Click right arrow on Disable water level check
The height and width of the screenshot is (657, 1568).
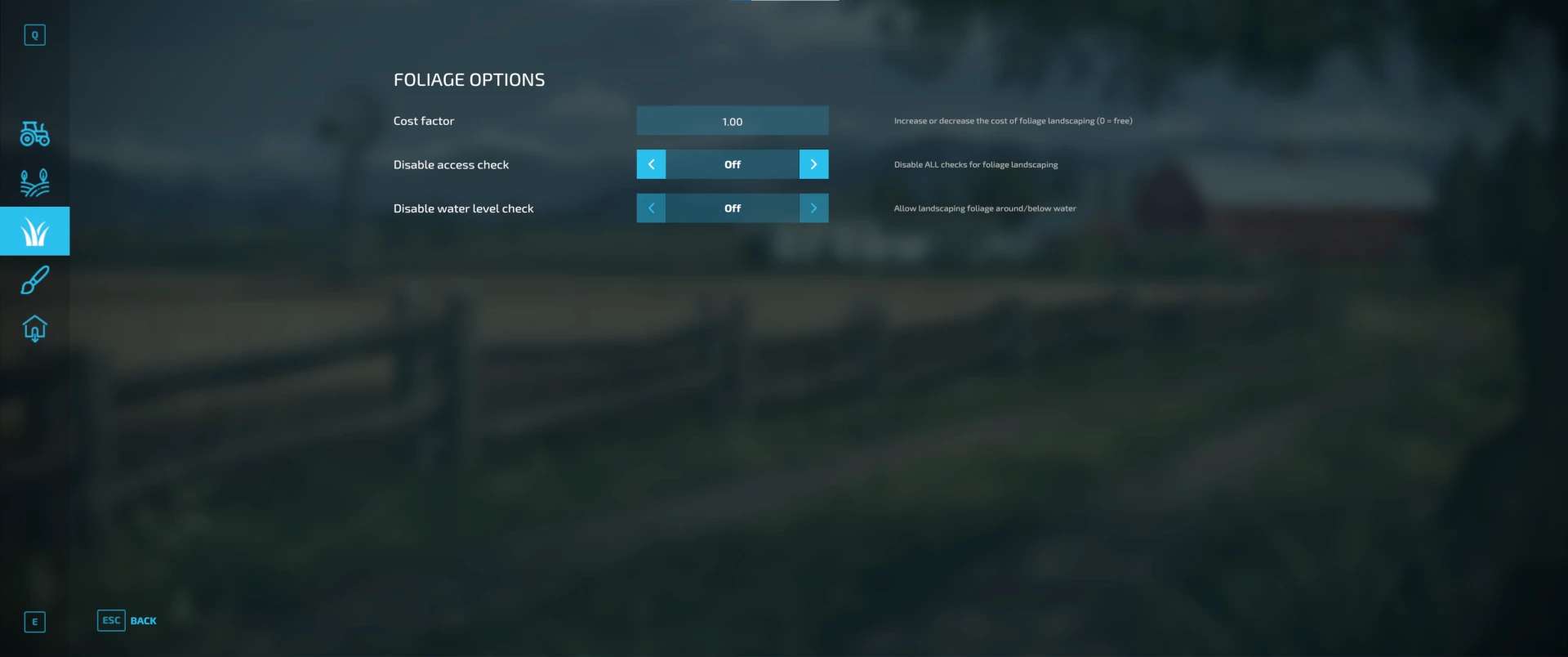[813, 208]
